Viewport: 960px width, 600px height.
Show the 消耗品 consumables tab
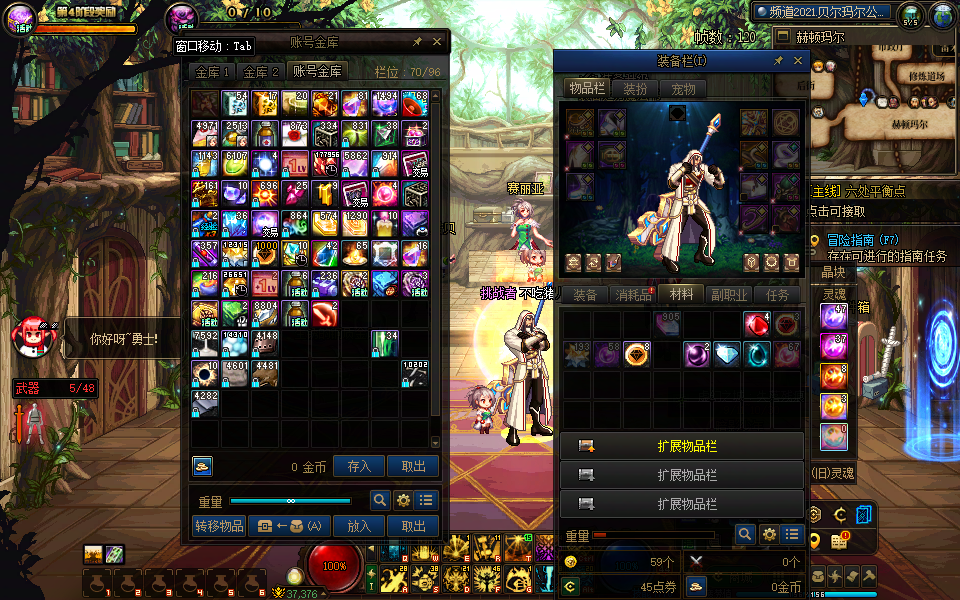tap(632, 295)
